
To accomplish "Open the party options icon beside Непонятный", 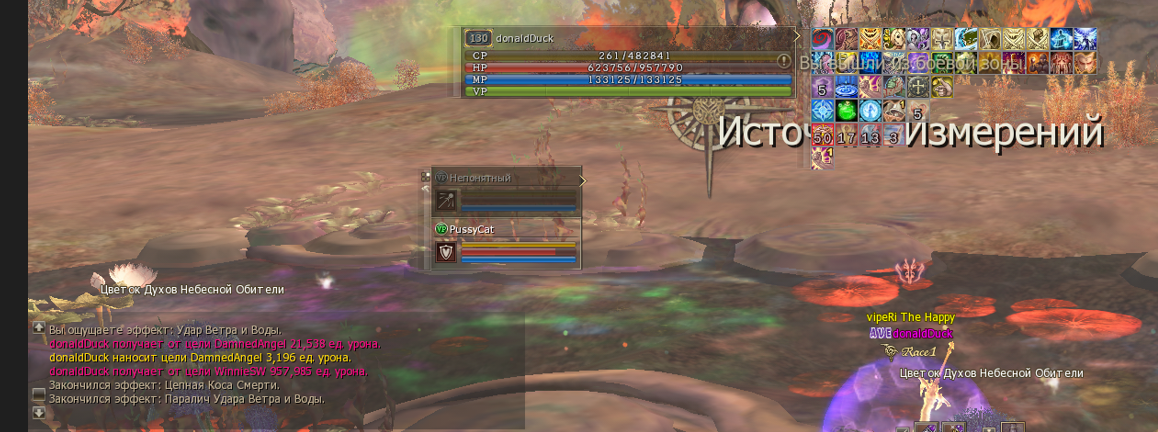I will tap(427, 177).
